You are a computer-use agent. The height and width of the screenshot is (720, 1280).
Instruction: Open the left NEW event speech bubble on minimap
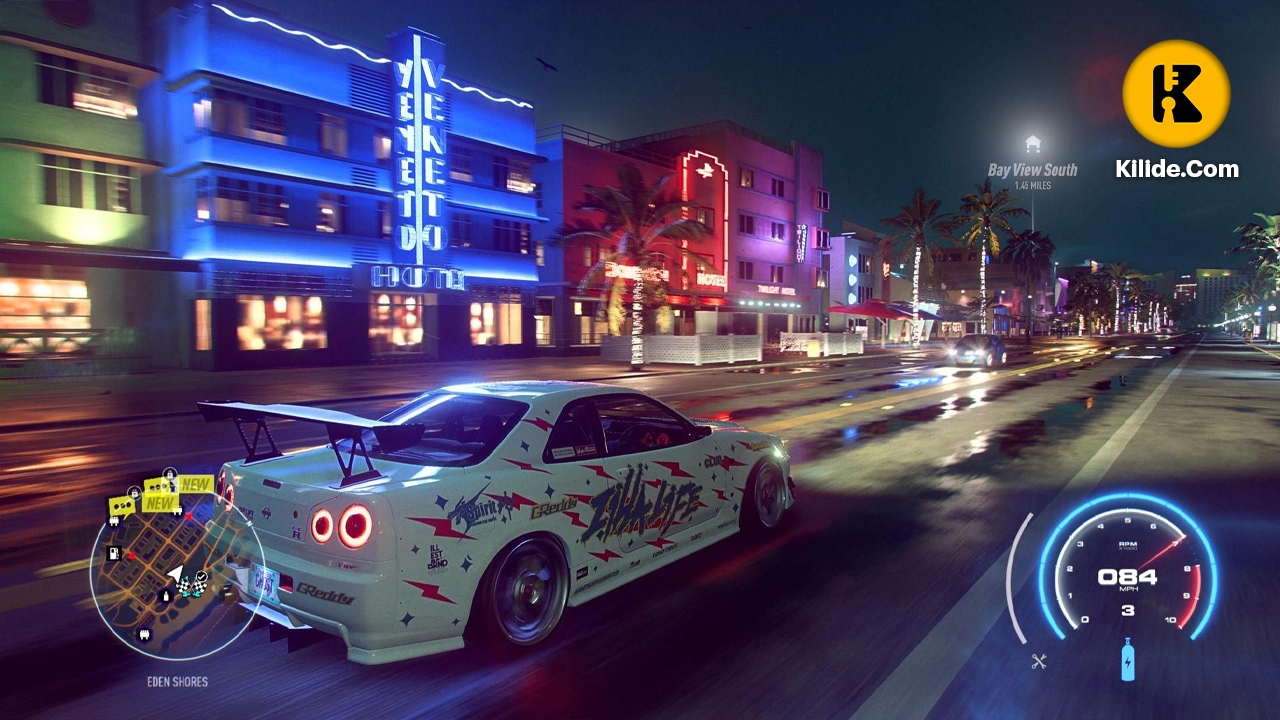point(122,505)
